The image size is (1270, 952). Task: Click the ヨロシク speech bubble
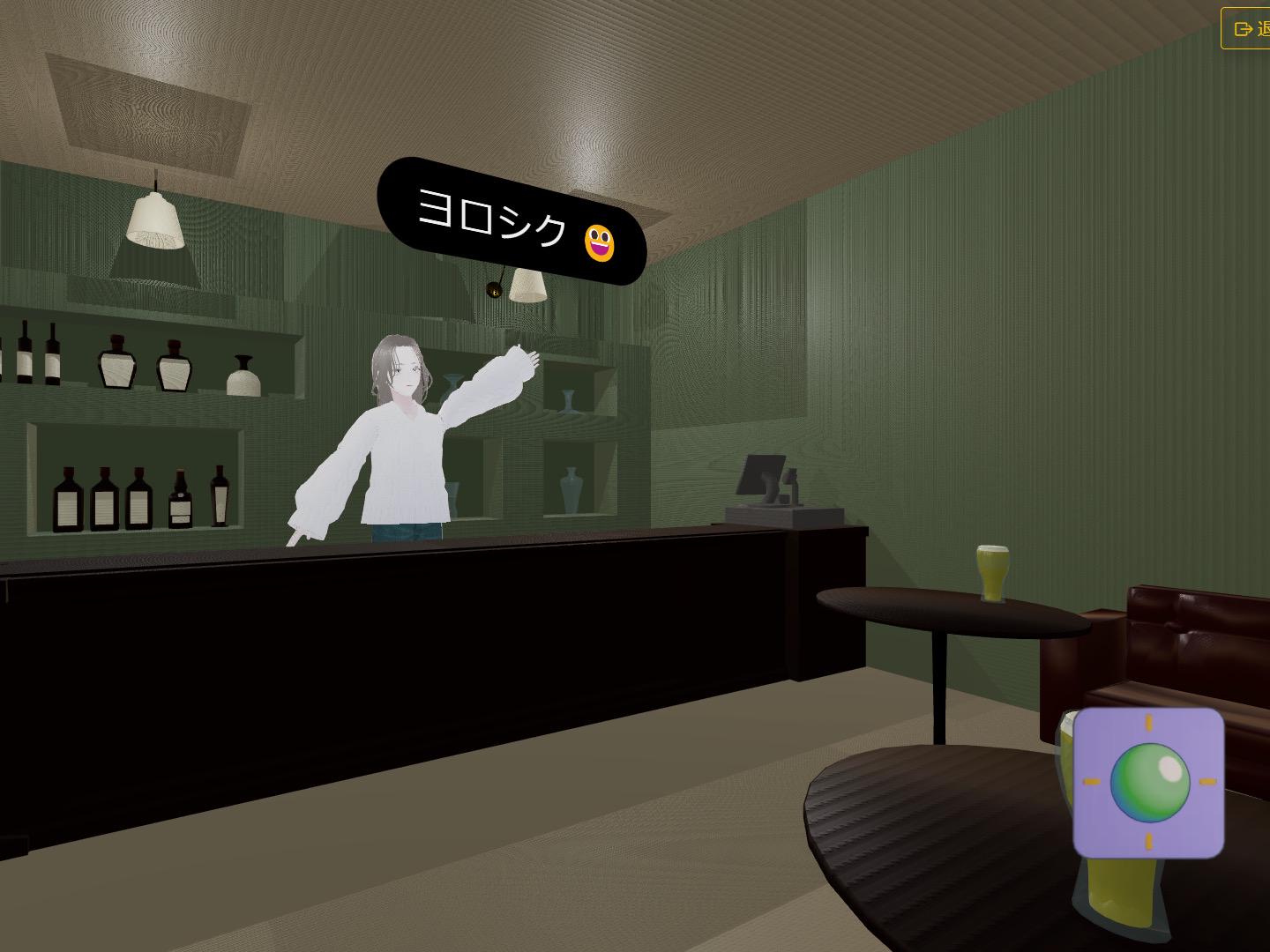coord(494,220)
